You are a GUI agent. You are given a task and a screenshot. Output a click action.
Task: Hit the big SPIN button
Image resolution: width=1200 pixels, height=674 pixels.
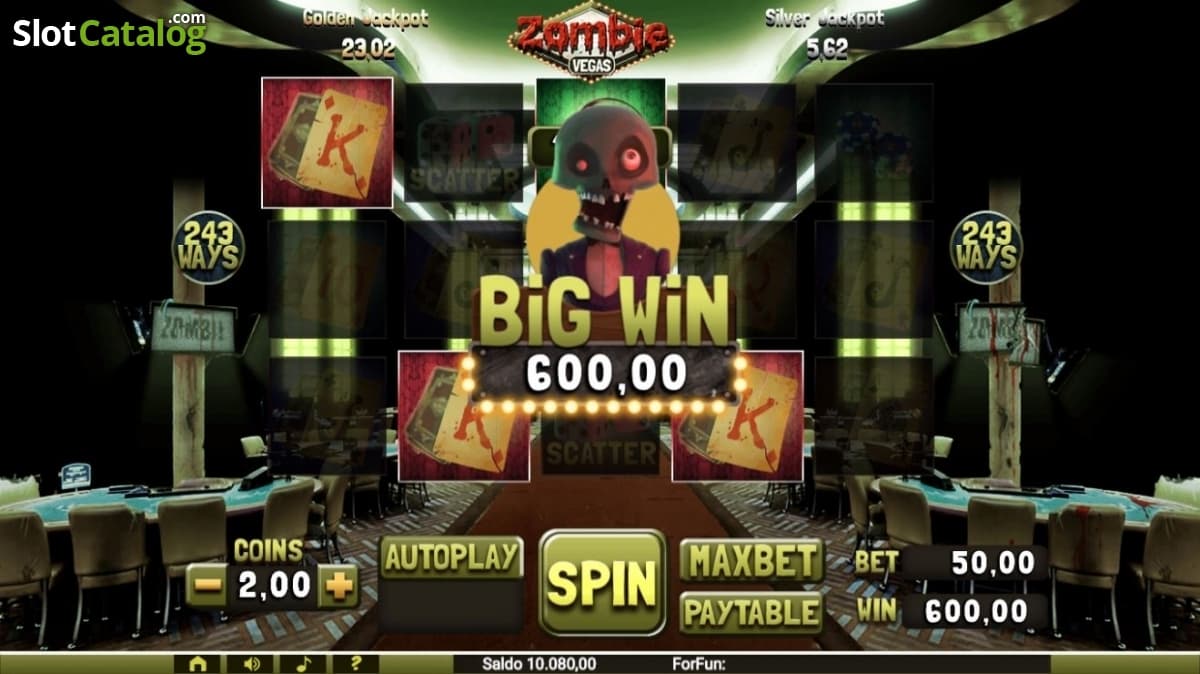pyautogui.click(x=602, y=582)
